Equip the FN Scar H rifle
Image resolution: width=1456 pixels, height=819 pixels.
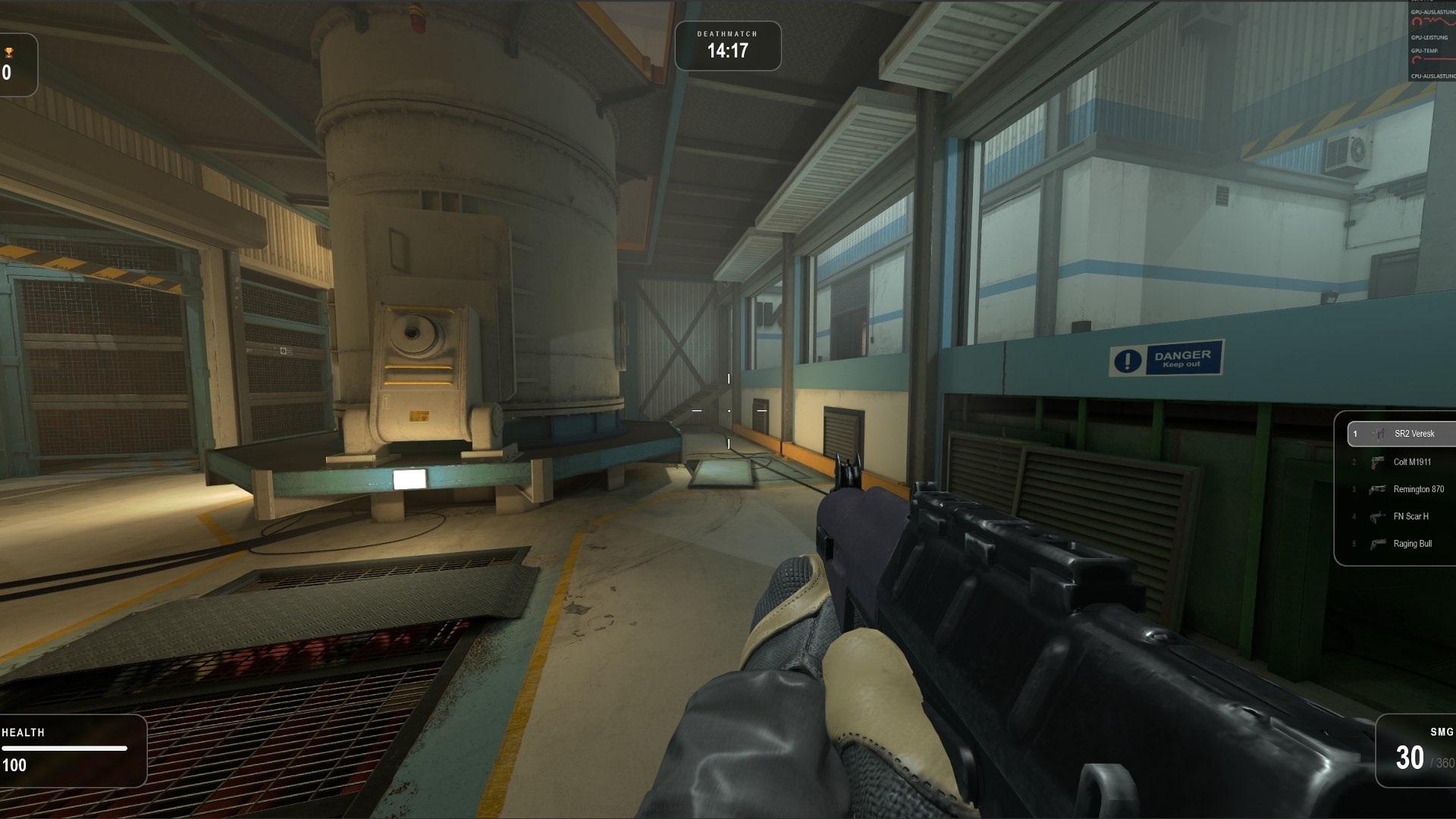[x=1403, y=516]
